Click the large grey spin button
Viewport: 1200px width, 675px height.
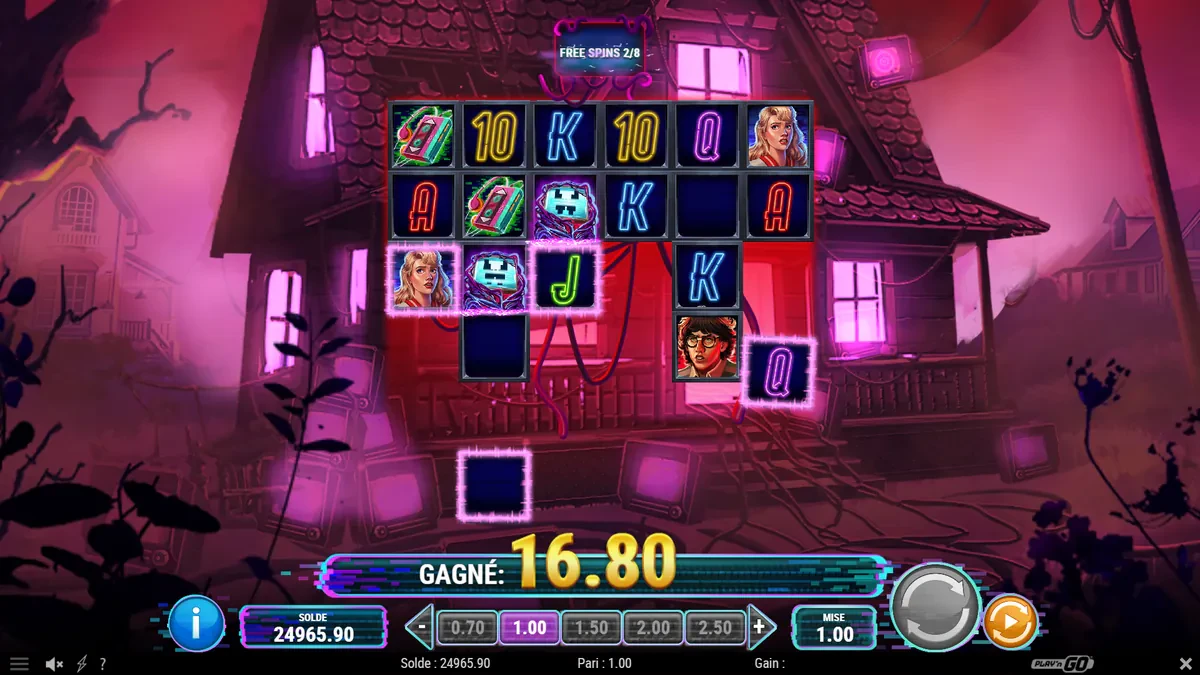pyautogui.click(x=934, y=606)
